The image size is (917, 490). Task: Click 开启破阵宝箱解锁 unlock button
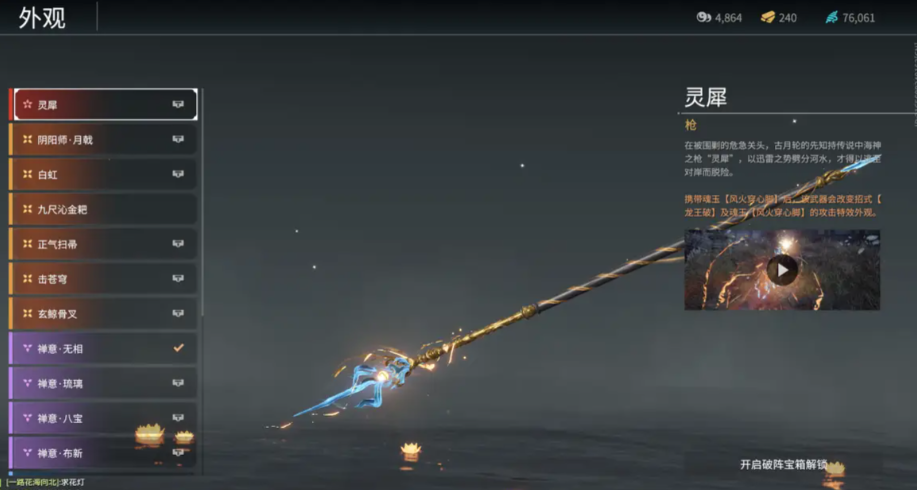783,464
